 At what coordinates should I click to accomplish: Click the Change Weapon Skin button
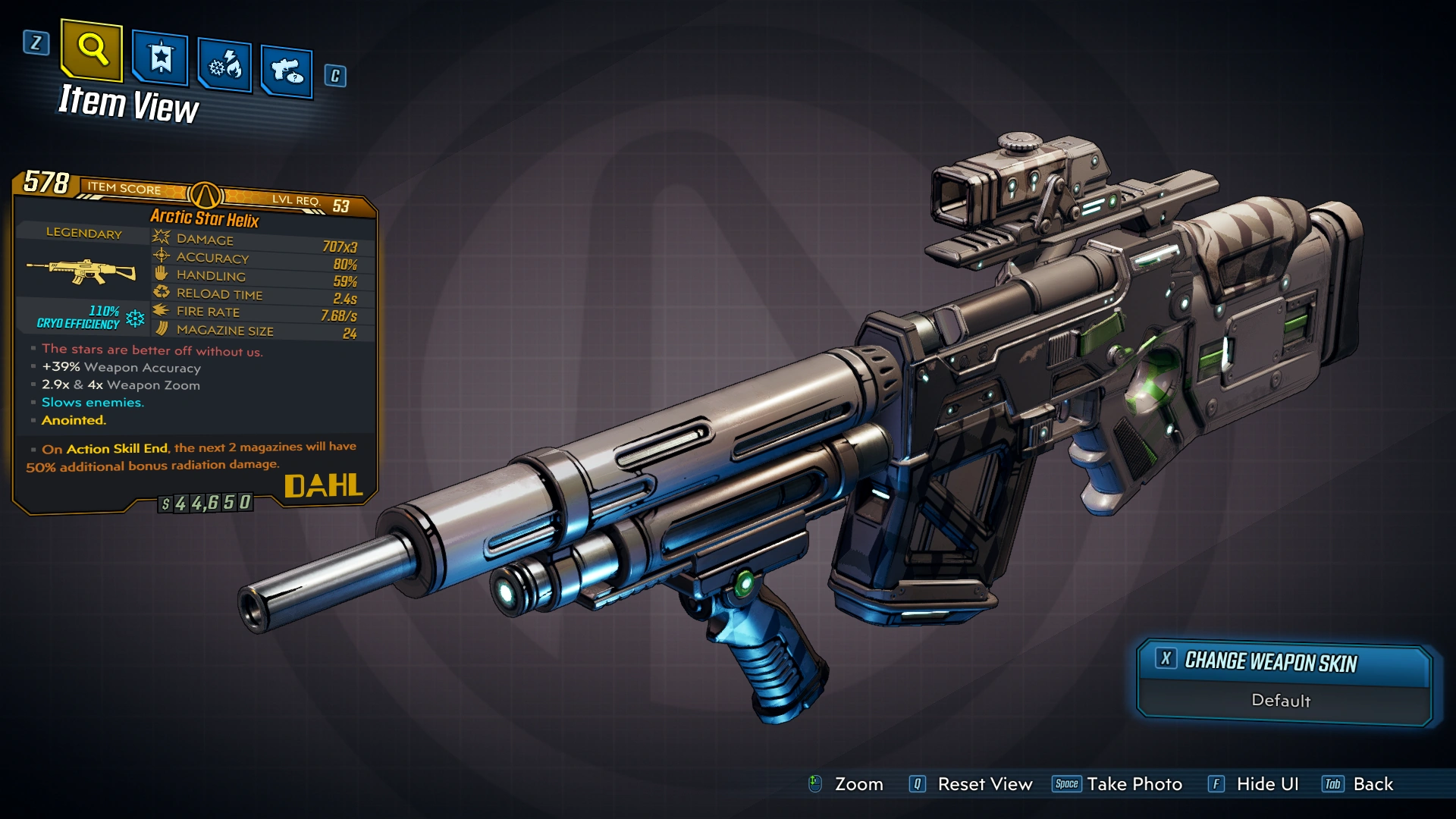point(1270,662)
